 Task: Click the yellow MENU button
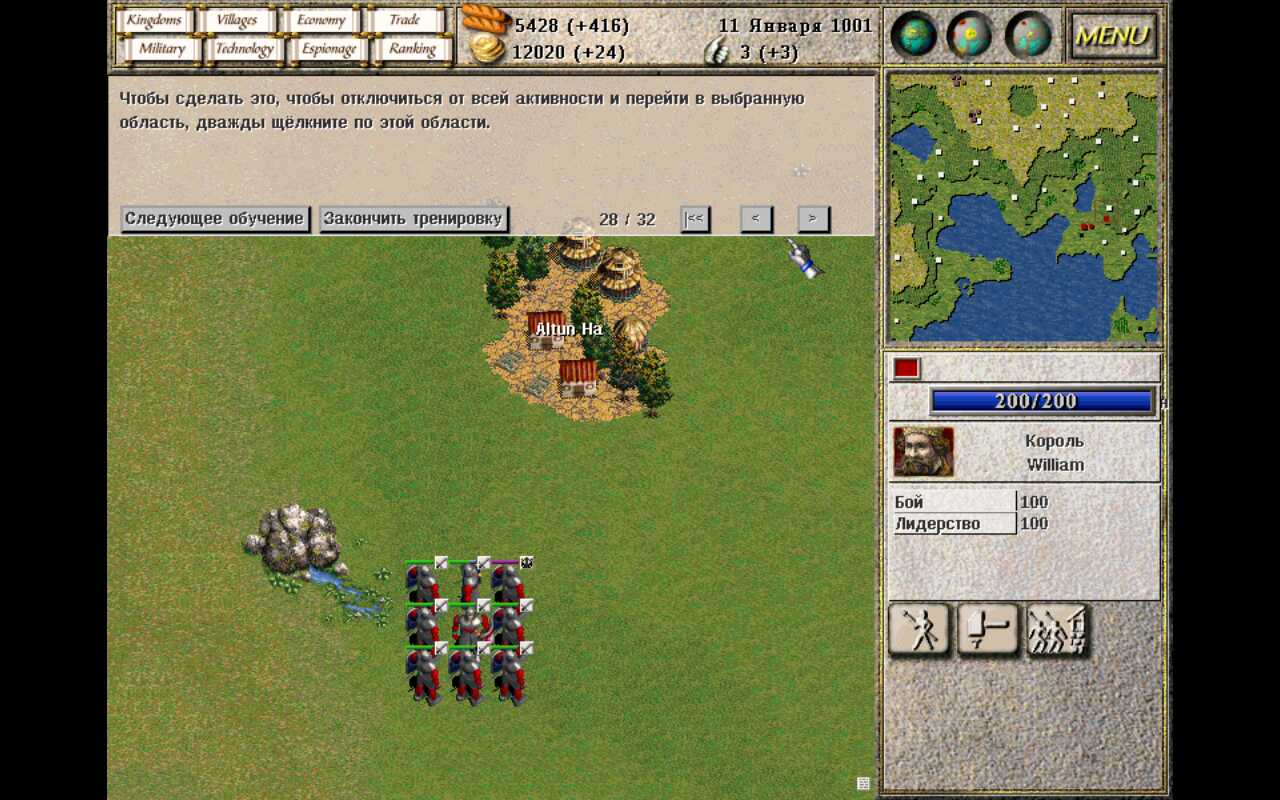(x=1113, y=36)
